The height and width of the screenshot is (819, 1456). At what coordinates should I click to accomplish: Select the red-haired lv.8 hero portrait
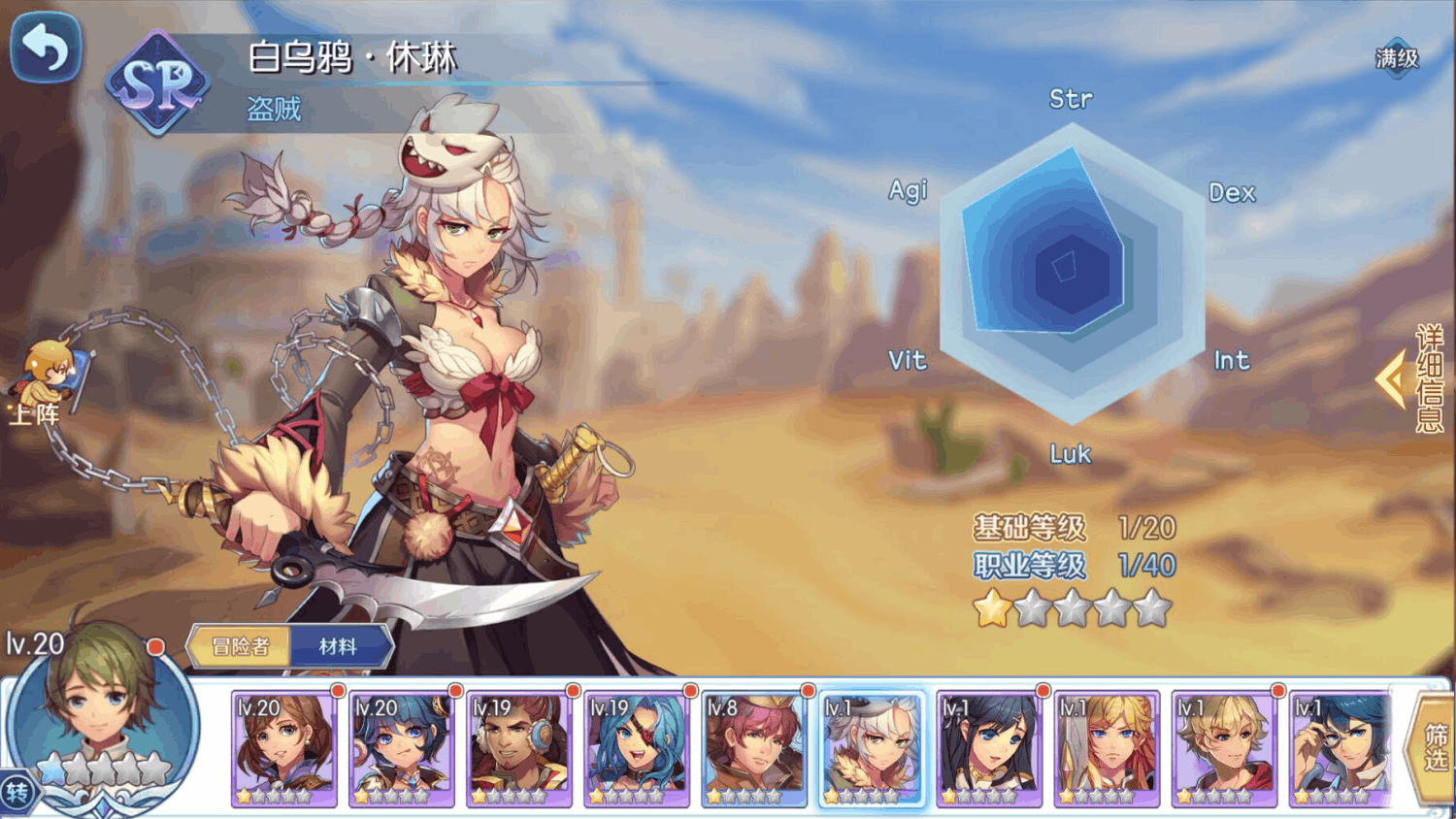coord(754,748)
